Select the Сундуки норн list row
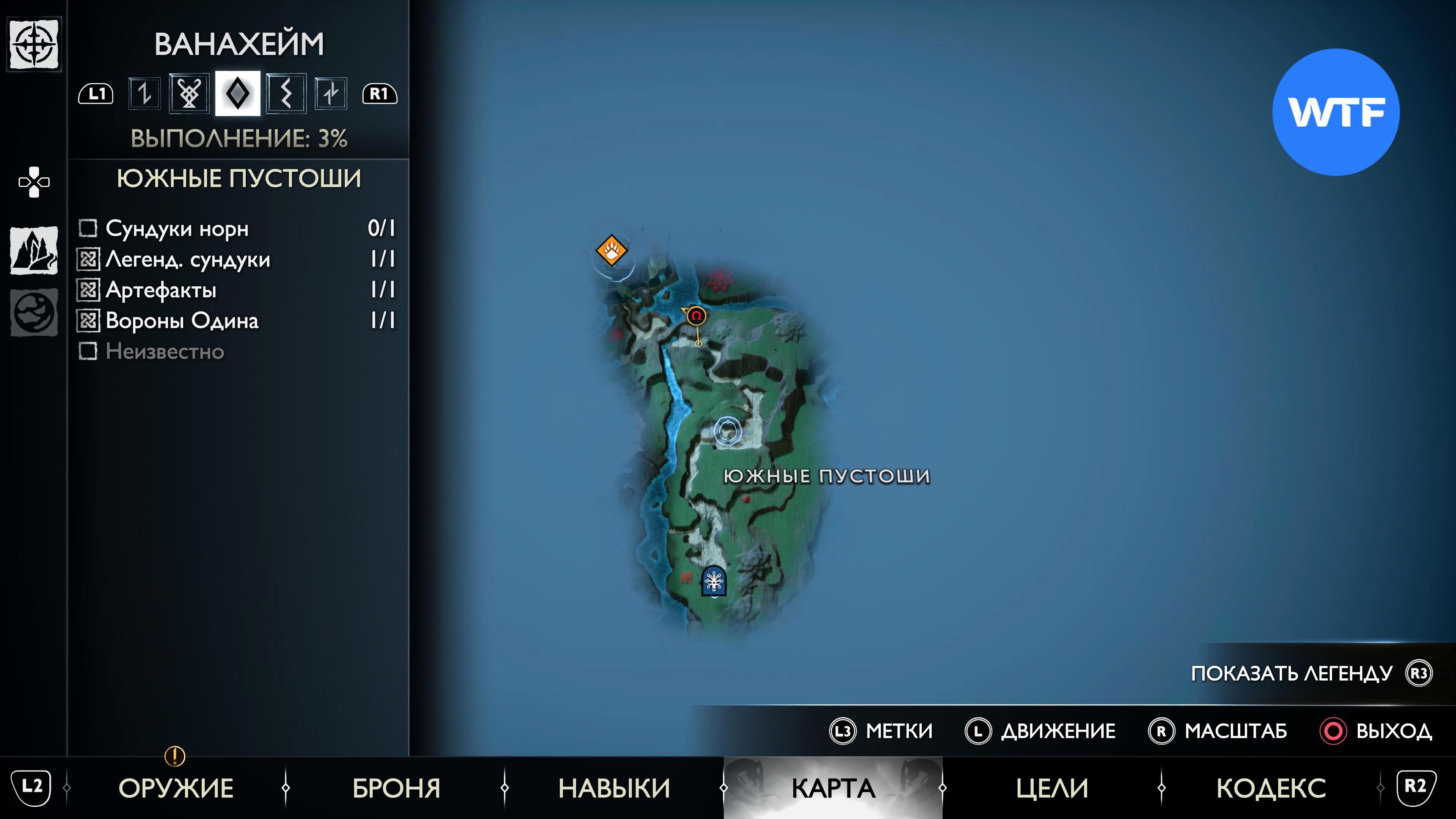This screenshot has height=819, width=1456. 237,228
